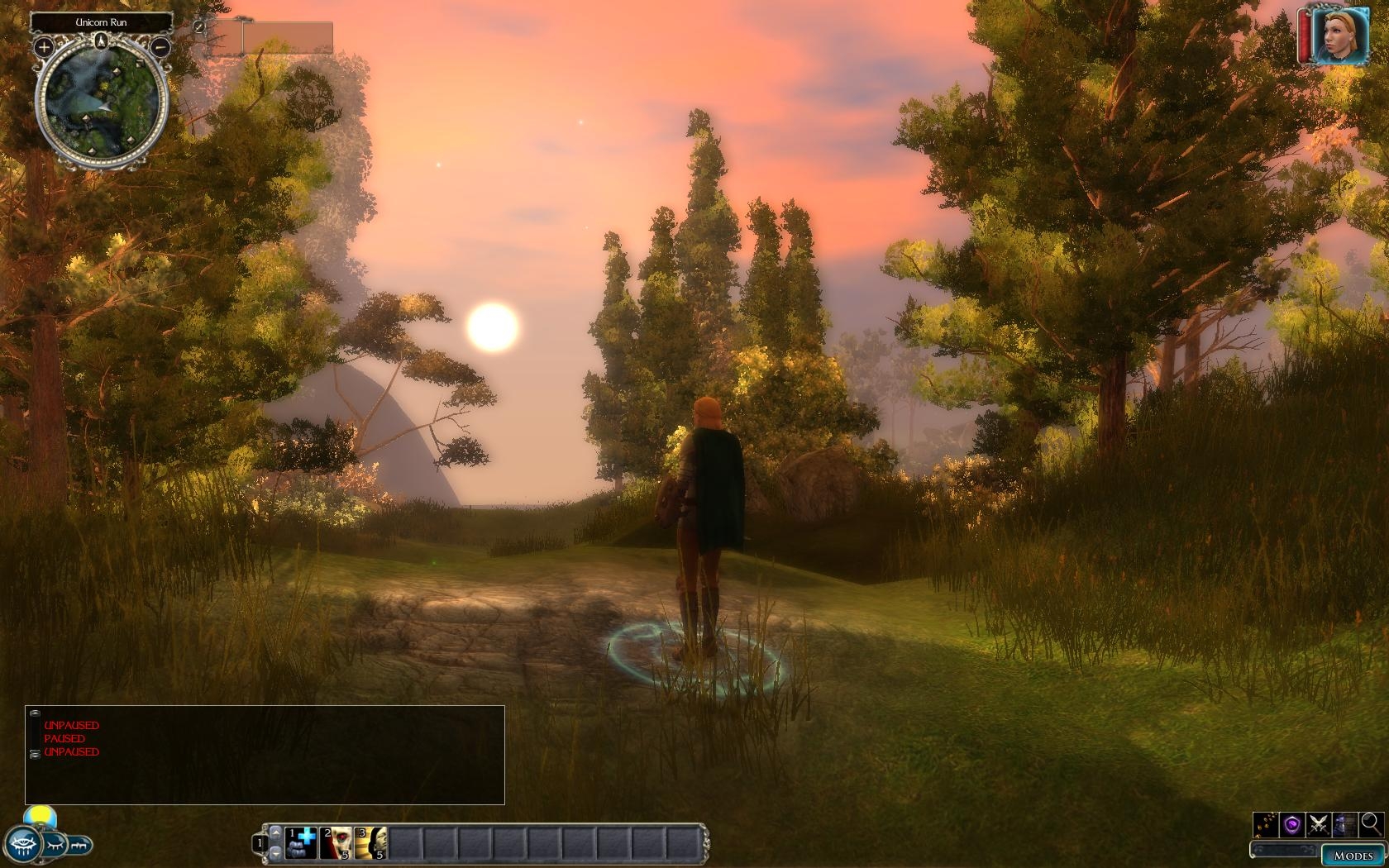Select the blonde character portrait
Screen dimensions: 1389x868
(x=1339, y=36)
